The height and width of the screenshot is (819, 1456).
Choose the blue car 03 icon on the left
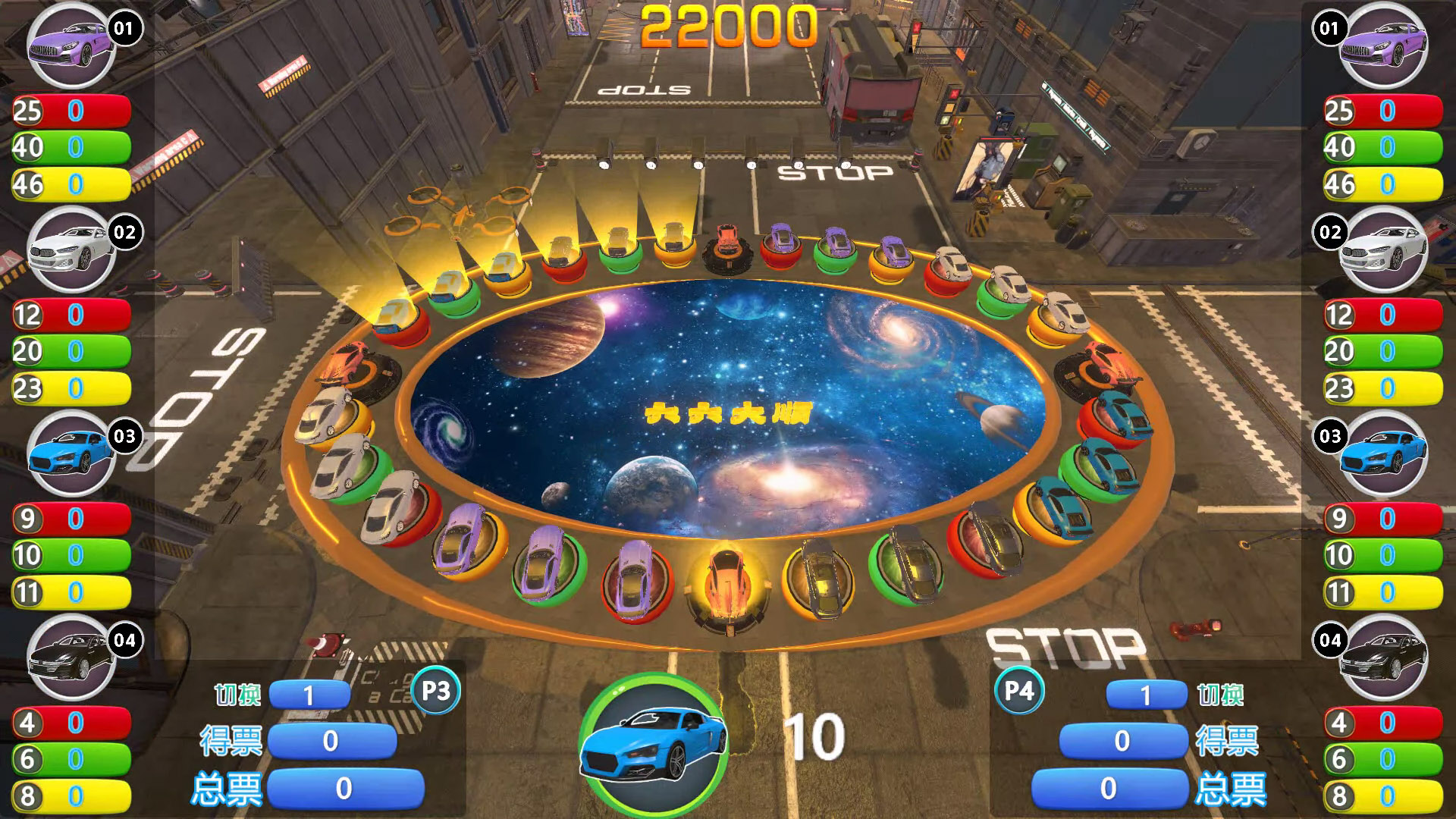coord(71,454)
